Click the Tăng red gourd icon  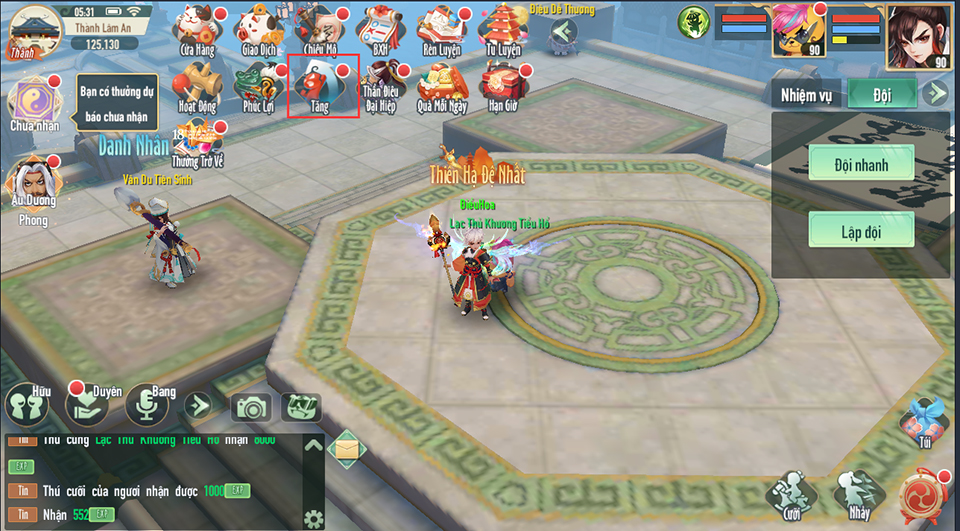pos(322,86)
